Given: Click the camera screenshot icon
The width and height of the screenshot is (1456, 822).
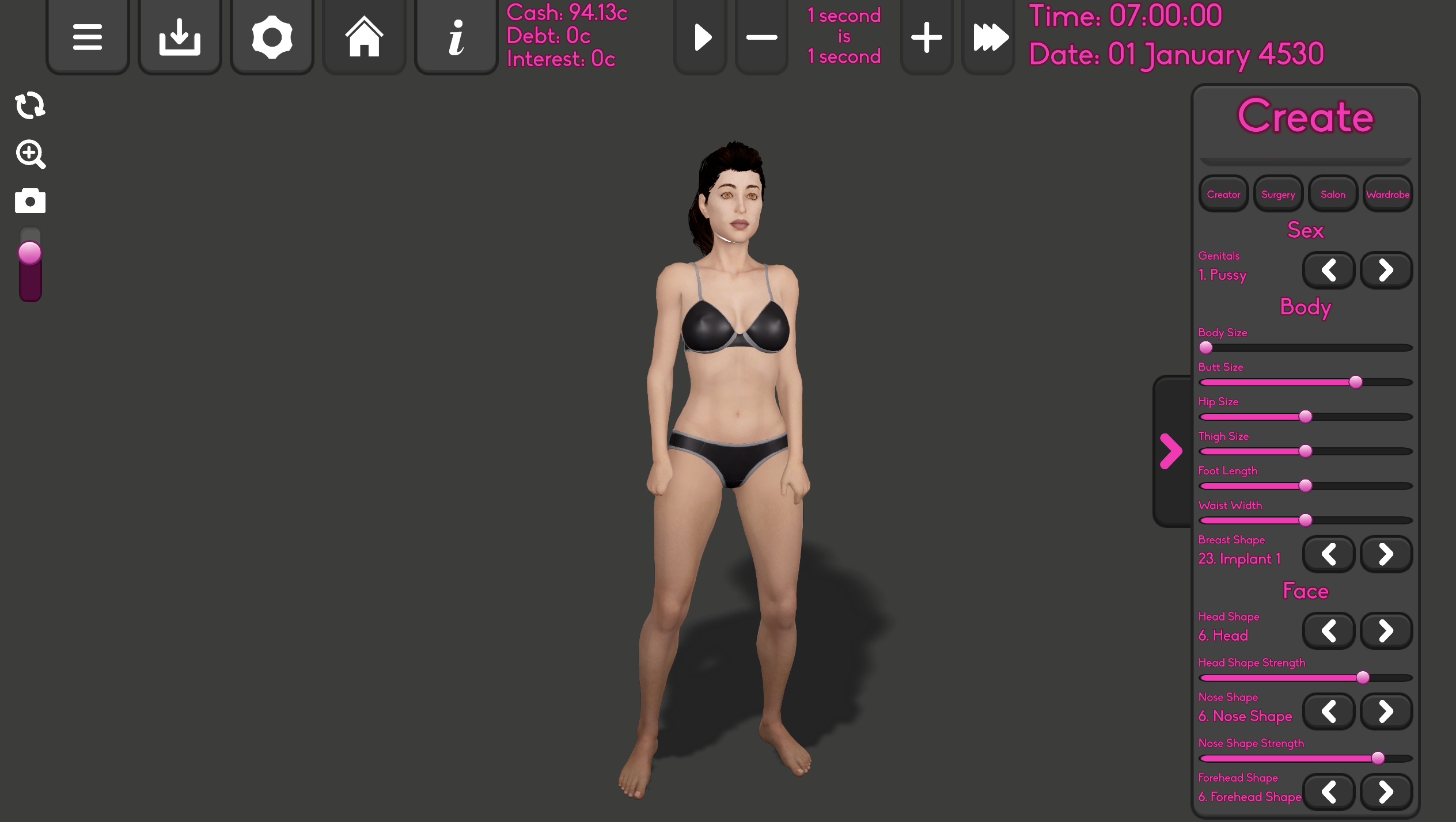Looking at the screenshot, I should pyautogui.click(x=30, y=201).
